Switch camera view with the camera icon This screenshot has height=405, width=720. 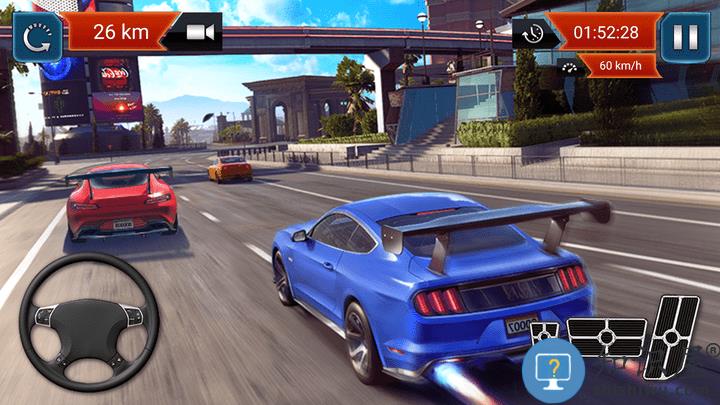point(200,33)
